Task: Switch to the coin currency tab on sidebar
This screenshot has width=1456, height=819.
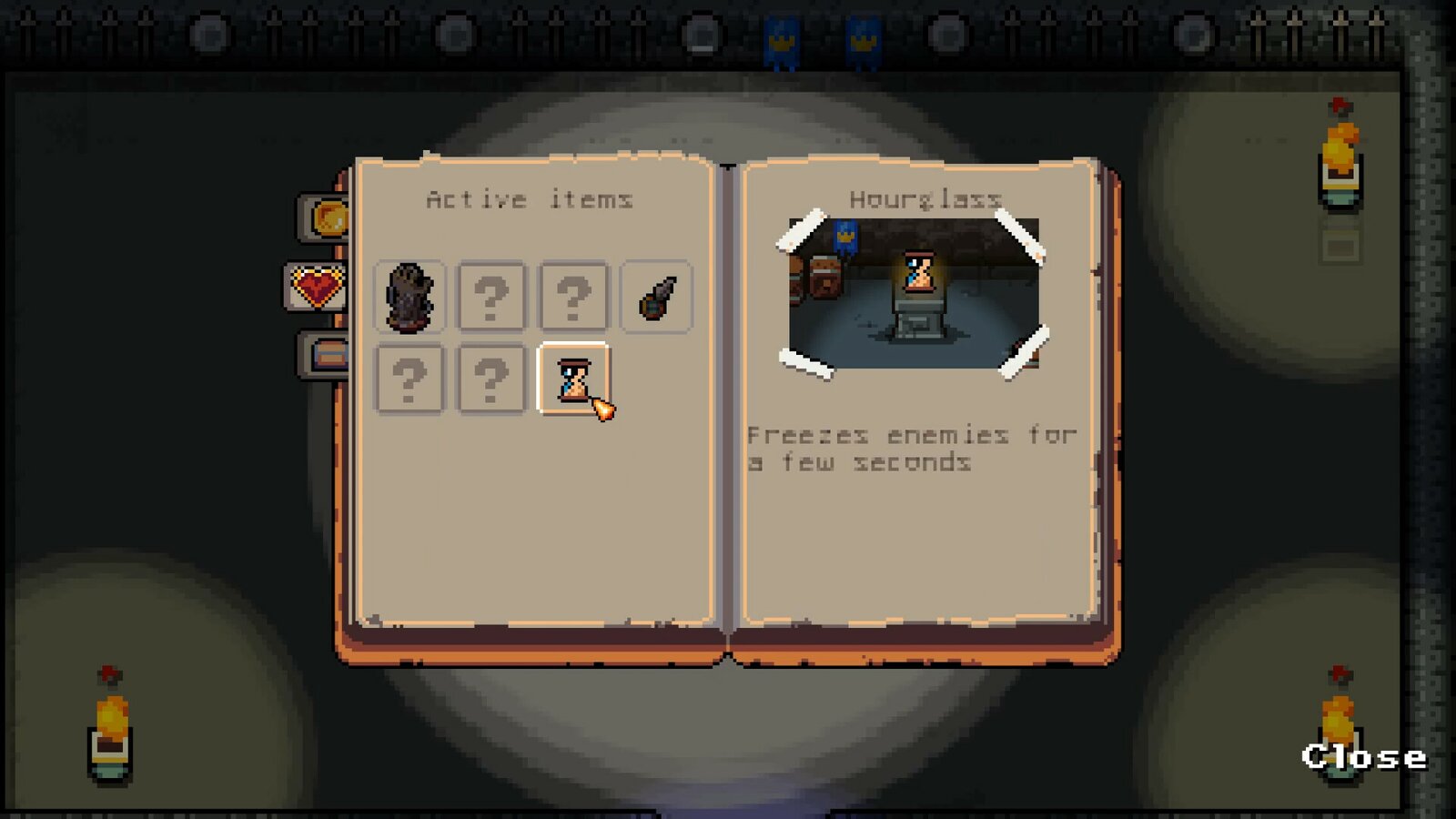Action: (x=328, y=218)
